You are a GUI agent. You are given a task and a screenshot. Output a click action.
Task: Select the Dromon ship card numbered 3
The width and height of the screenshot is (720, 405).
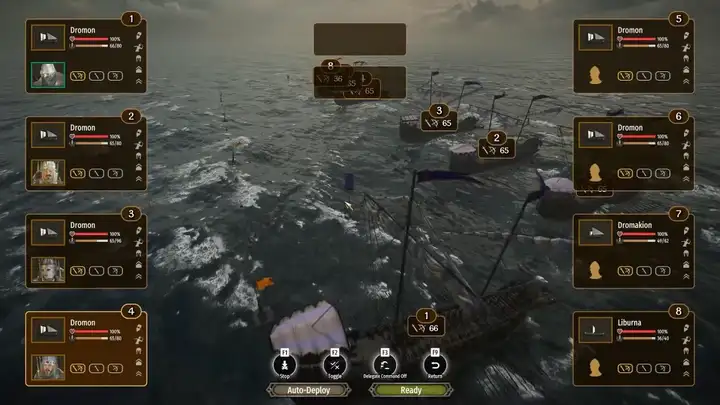85,251
